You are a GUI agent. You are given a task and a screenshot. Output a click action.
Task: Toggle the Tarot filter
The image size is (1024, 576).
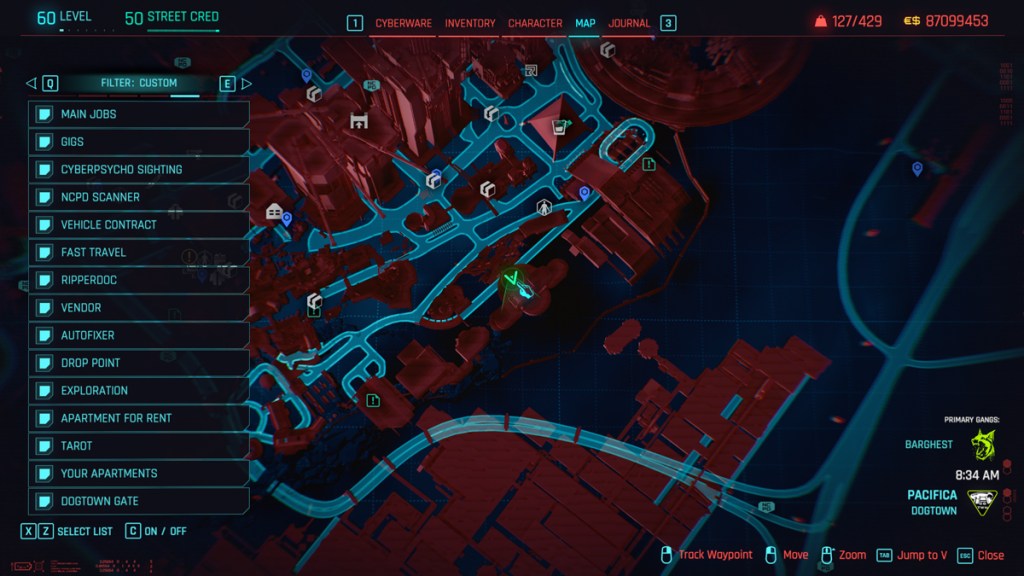tap(139, 446)
